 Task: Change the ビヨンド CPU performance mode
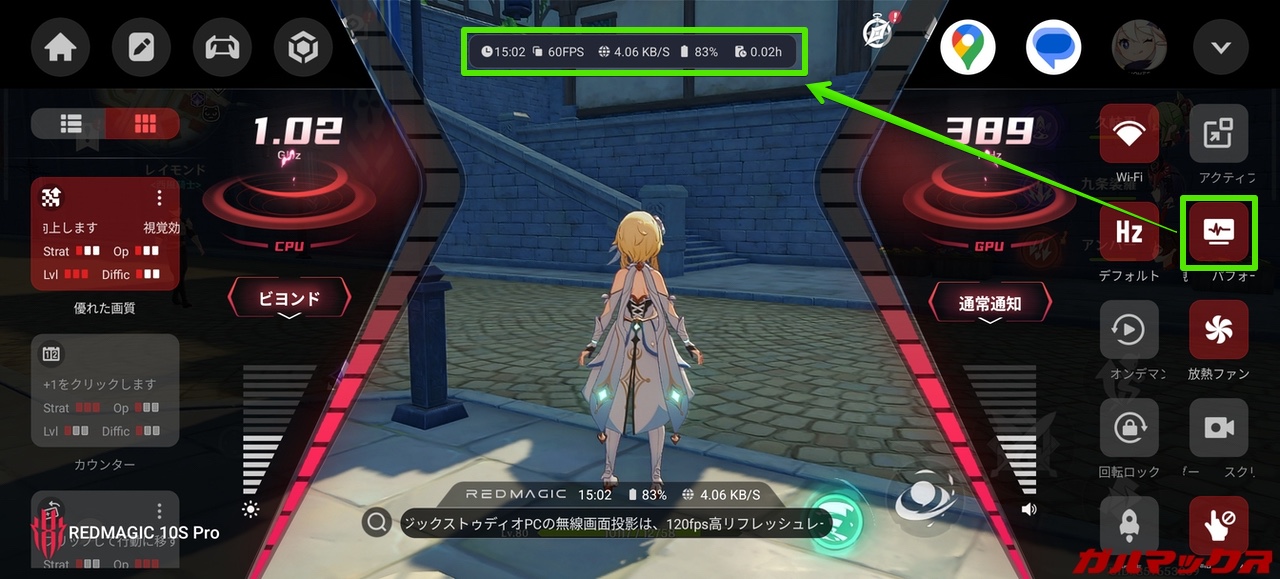coord(290,298)
